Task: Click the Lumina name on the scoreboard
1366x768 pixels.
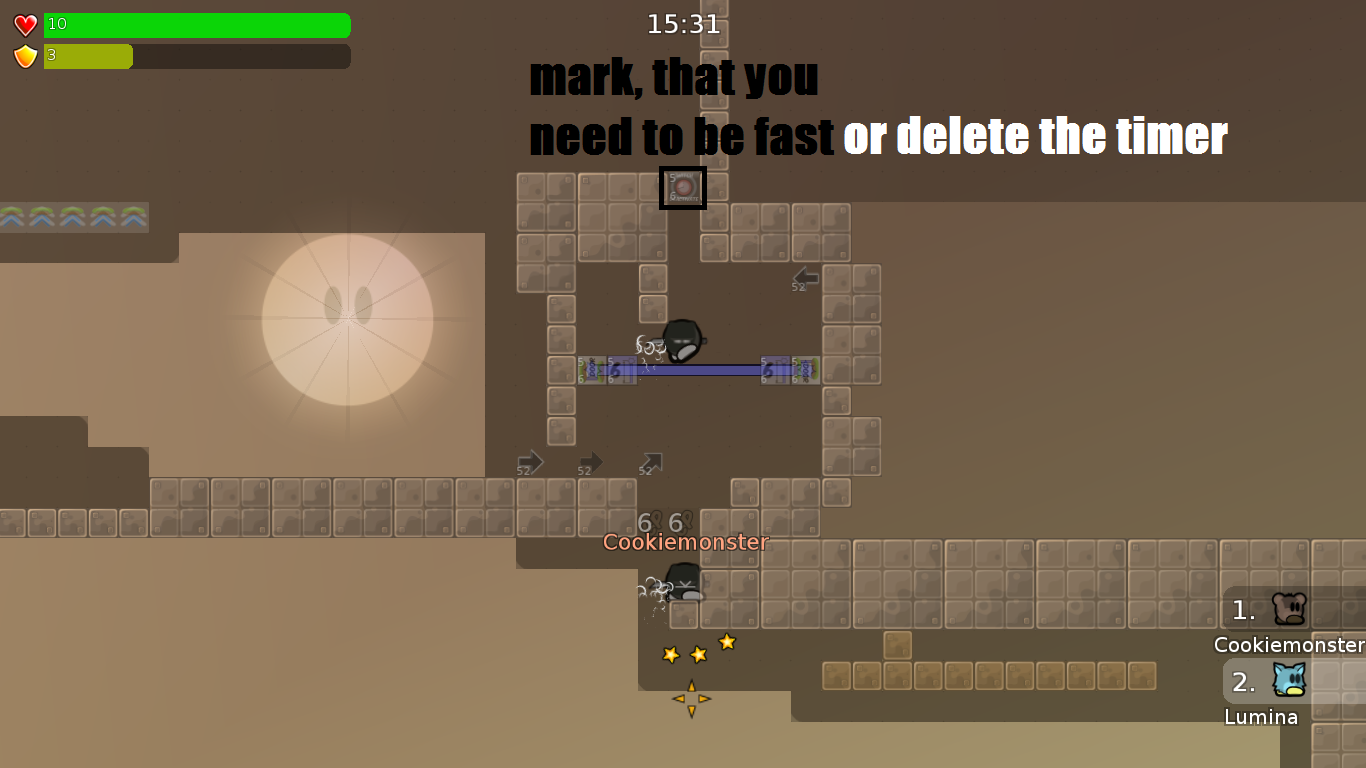Action: pyautogui.click(x=1262, y=717)
